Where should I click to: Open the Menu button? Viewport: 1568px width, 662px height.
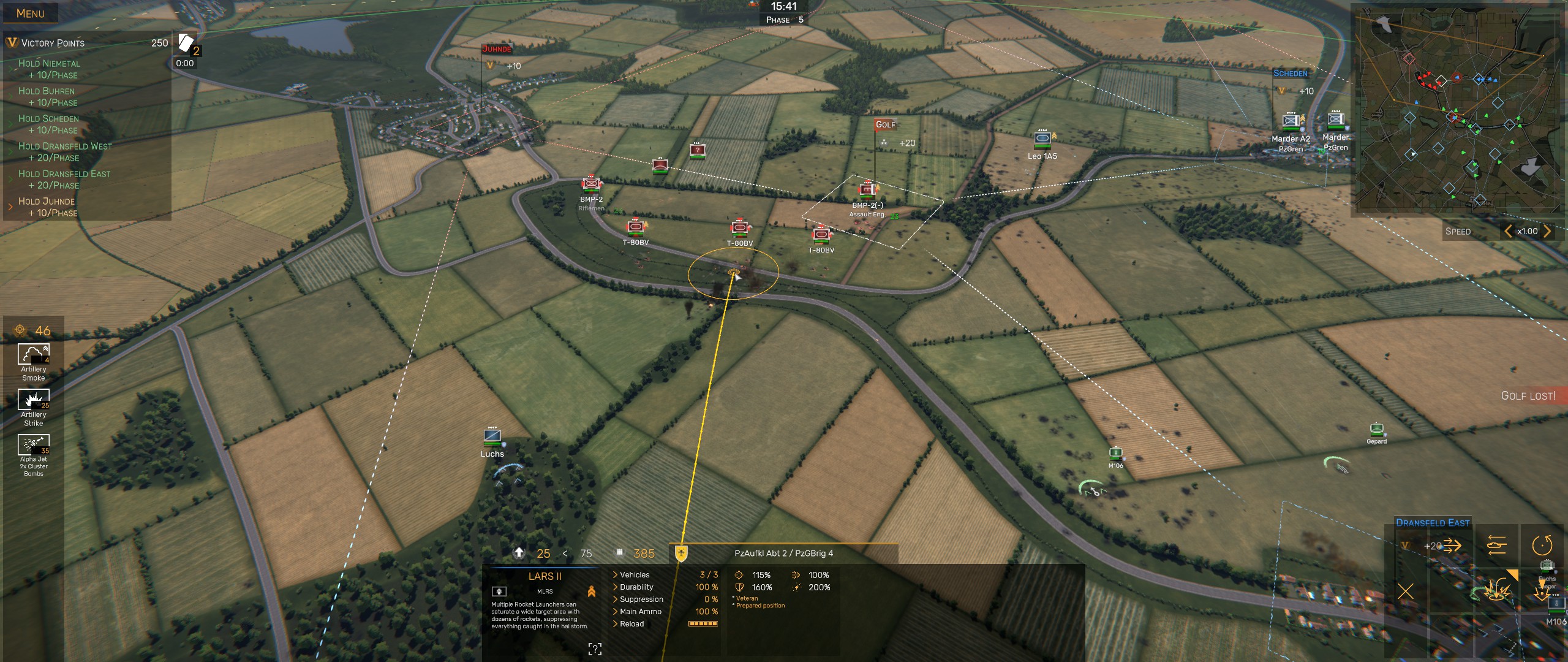(31, 13)
